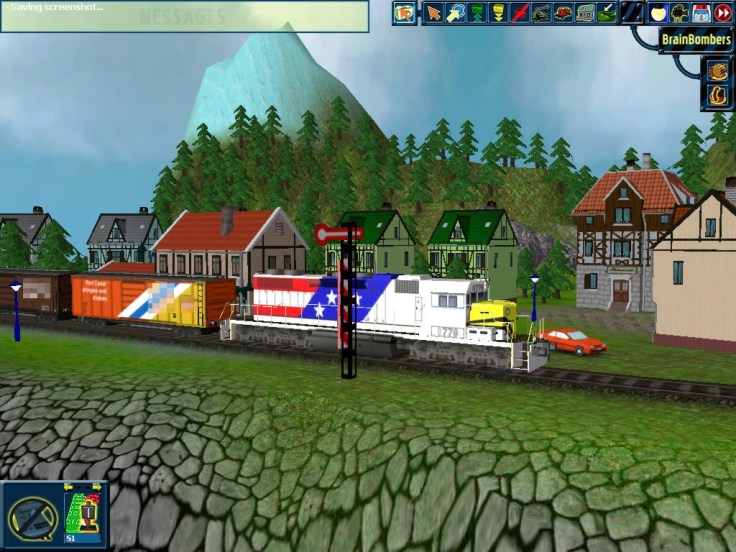Click the red fast-forward button
Screen dimensions: 736x552
722,12
